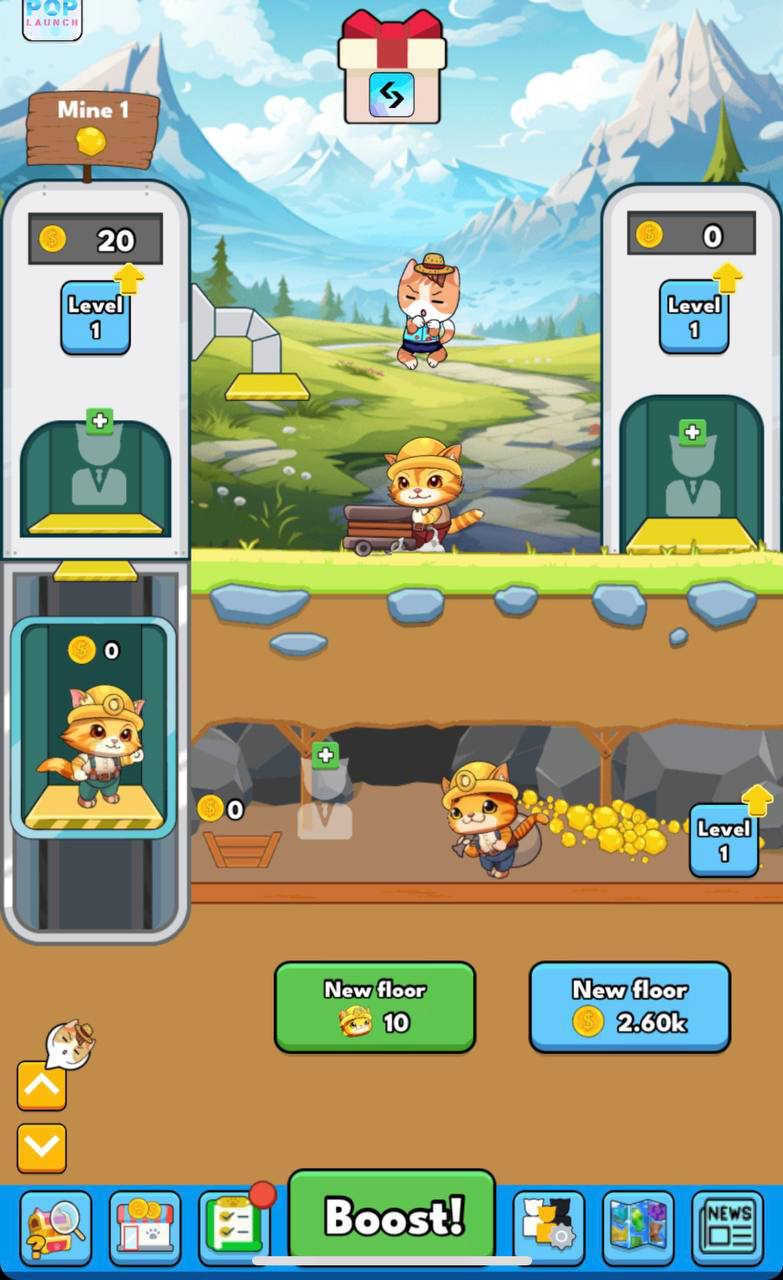Open the pet shop storefront icon

tap(145, 1227)
